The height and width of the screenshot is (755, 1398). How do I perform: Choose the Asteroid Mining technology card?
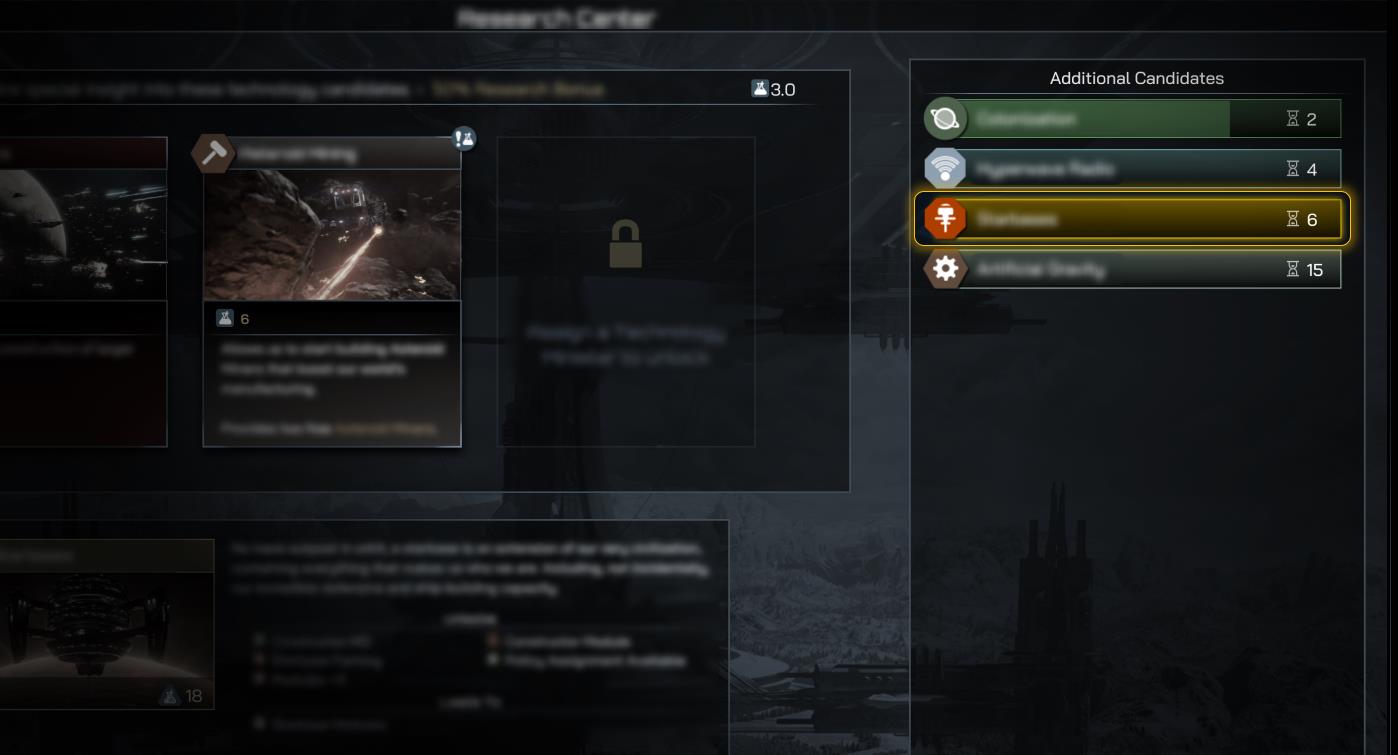[332, 292]
